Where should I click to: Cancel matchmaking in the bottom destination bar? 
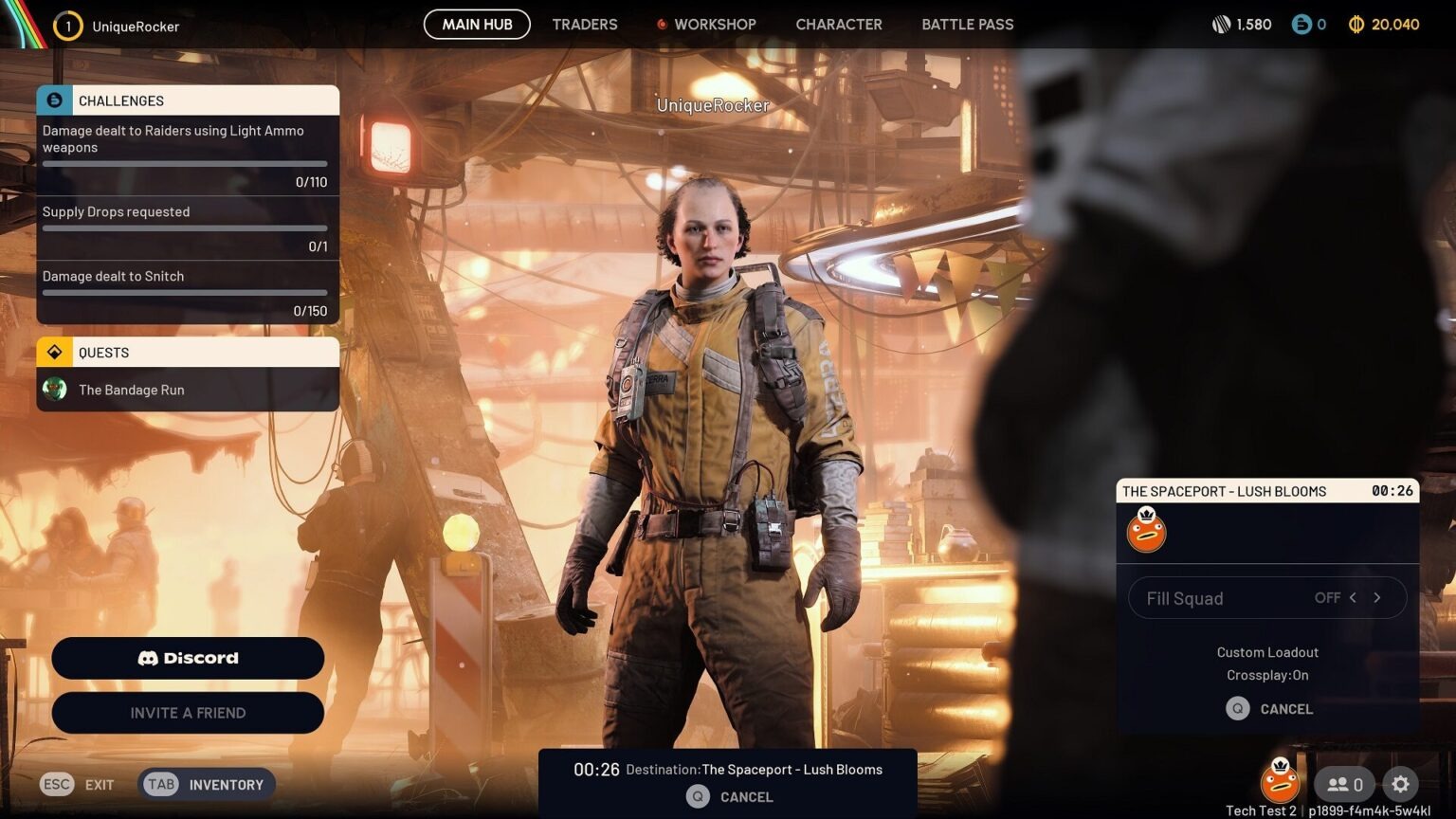pos(730,797)
